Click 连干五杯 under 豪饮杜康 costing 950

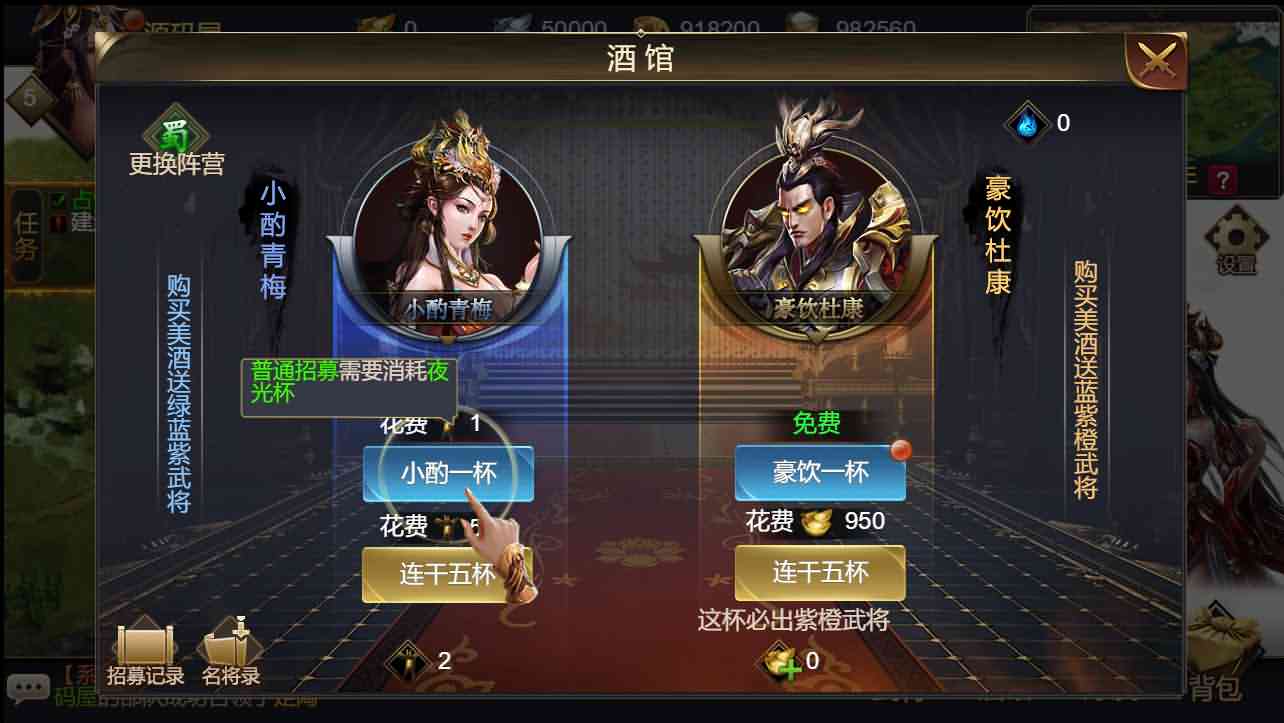point(820,573)
